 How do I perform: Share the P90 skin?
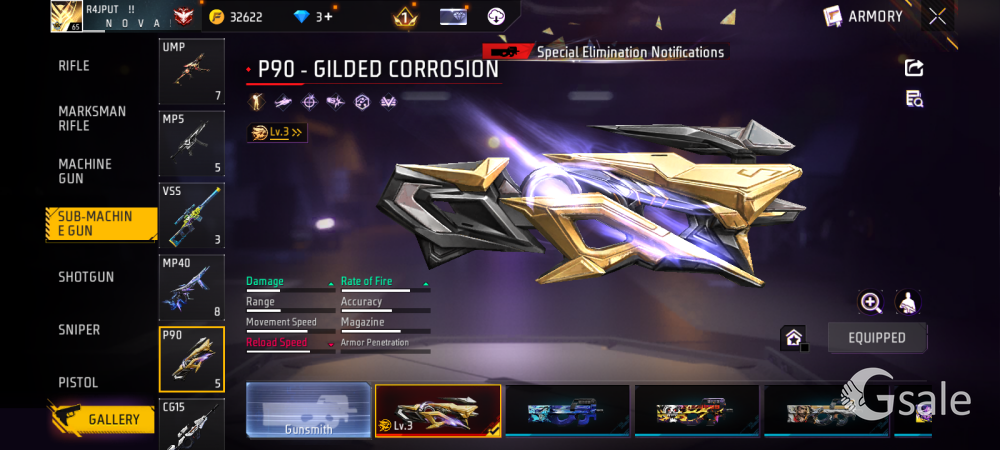point(914,68)
